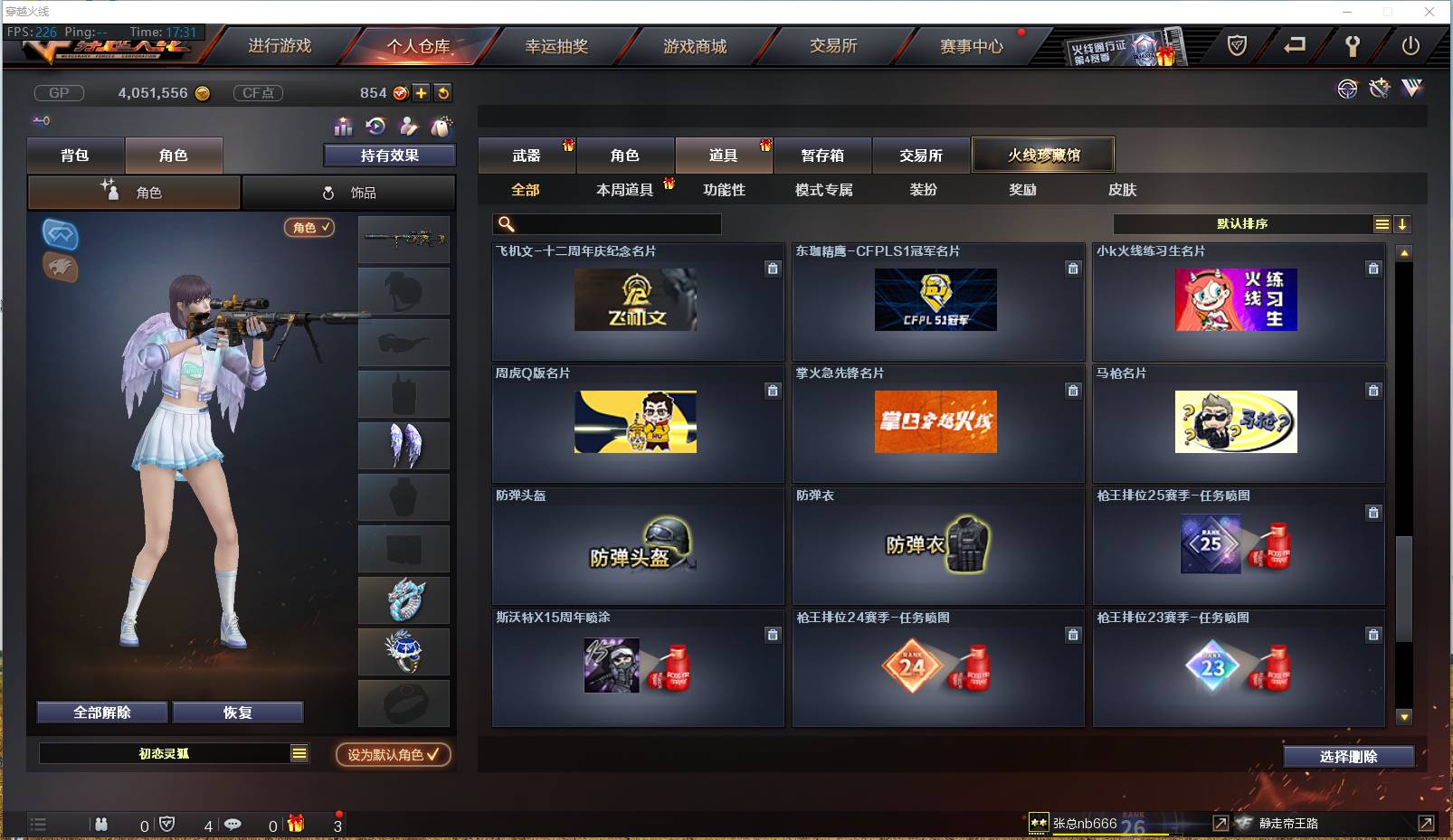The height and width of the screenshot is (840, 1453).
Task: Toggle the shield icon in the bottom bar
Action: click(166, 824)
